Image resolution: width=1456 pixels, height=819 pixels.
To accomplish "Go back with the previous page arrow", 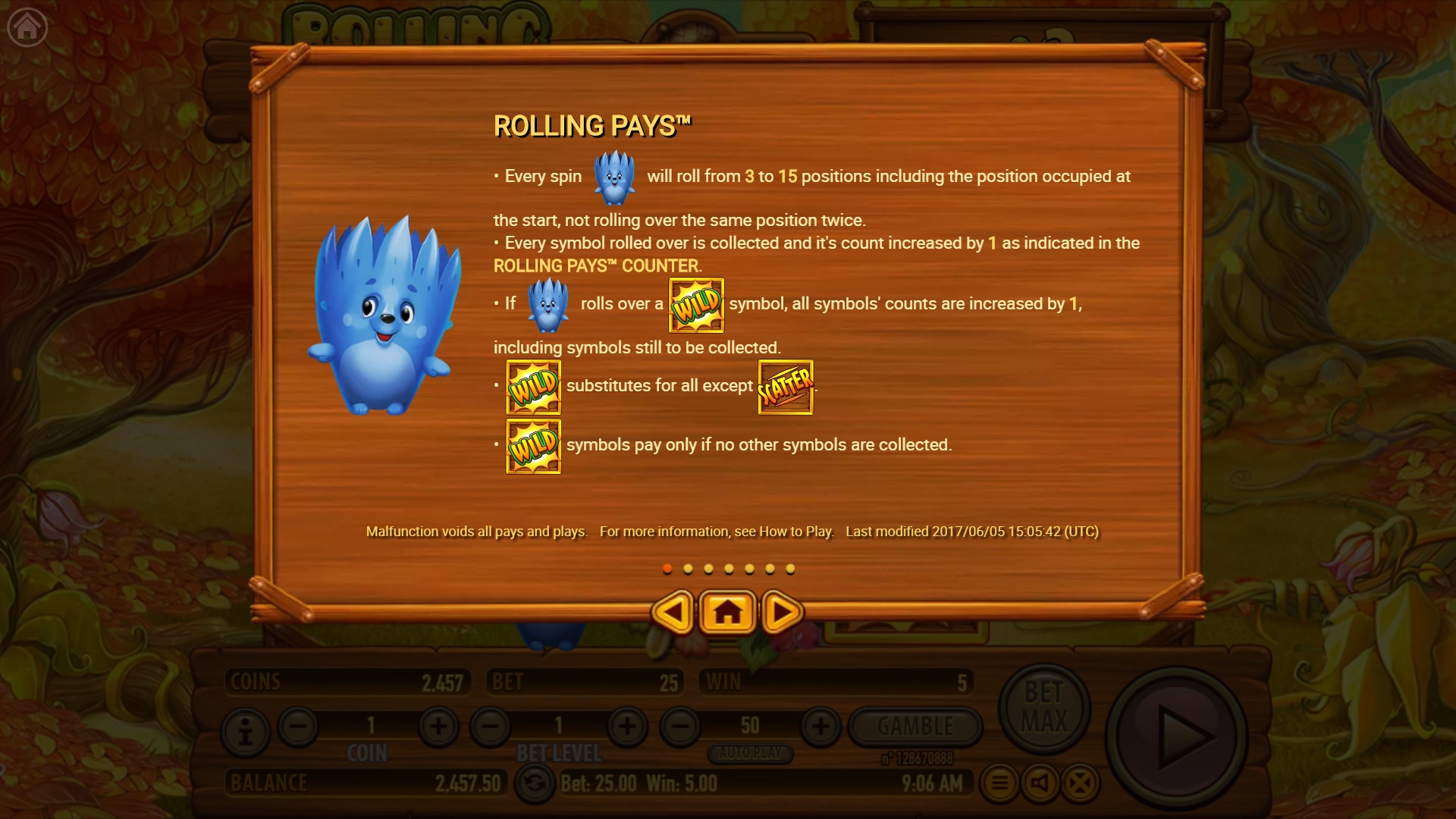I will point(672,612).
